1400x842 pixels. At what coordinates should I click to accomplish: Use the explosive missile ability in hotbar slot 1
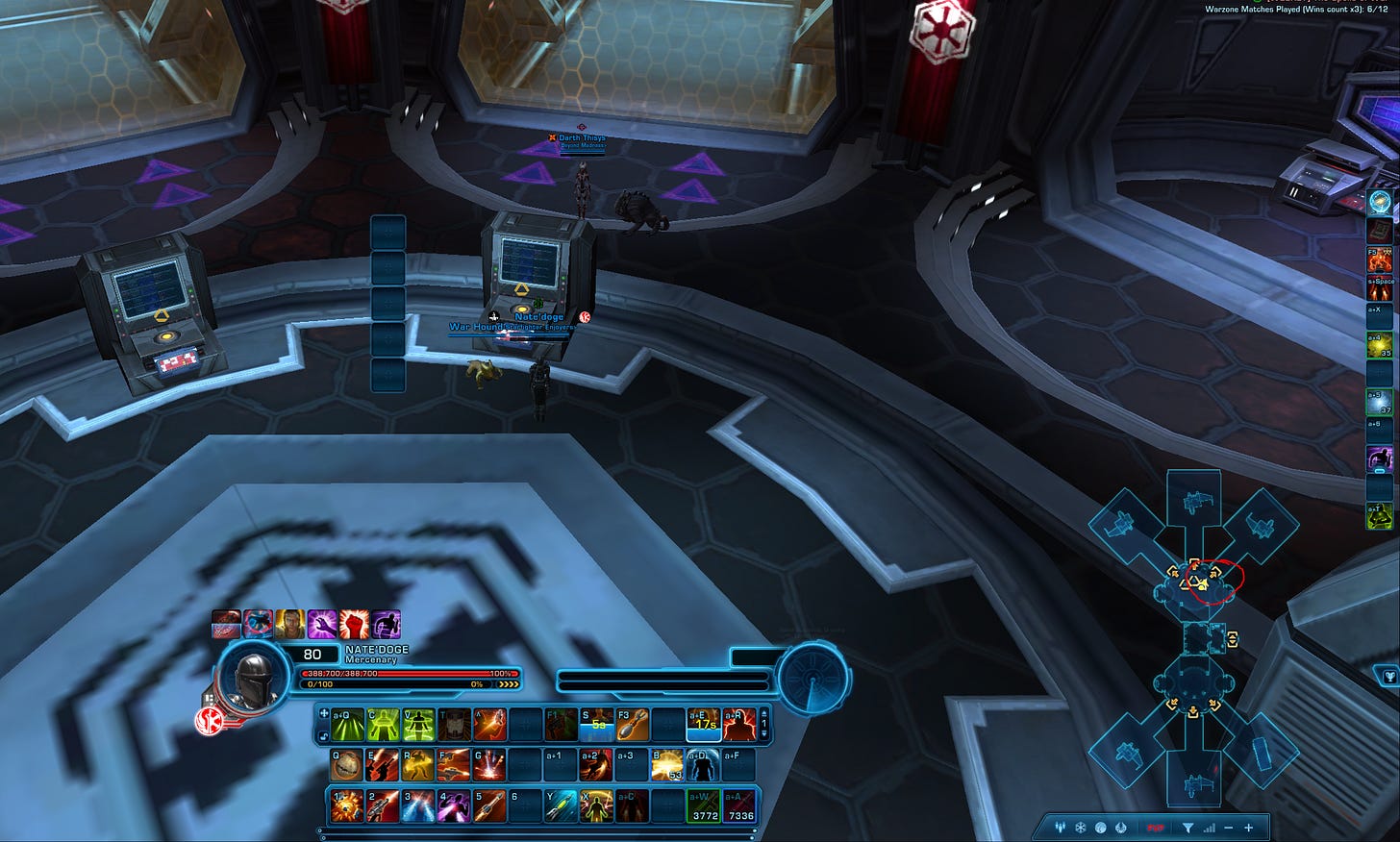pyautogui.click(x=346, y=807)
